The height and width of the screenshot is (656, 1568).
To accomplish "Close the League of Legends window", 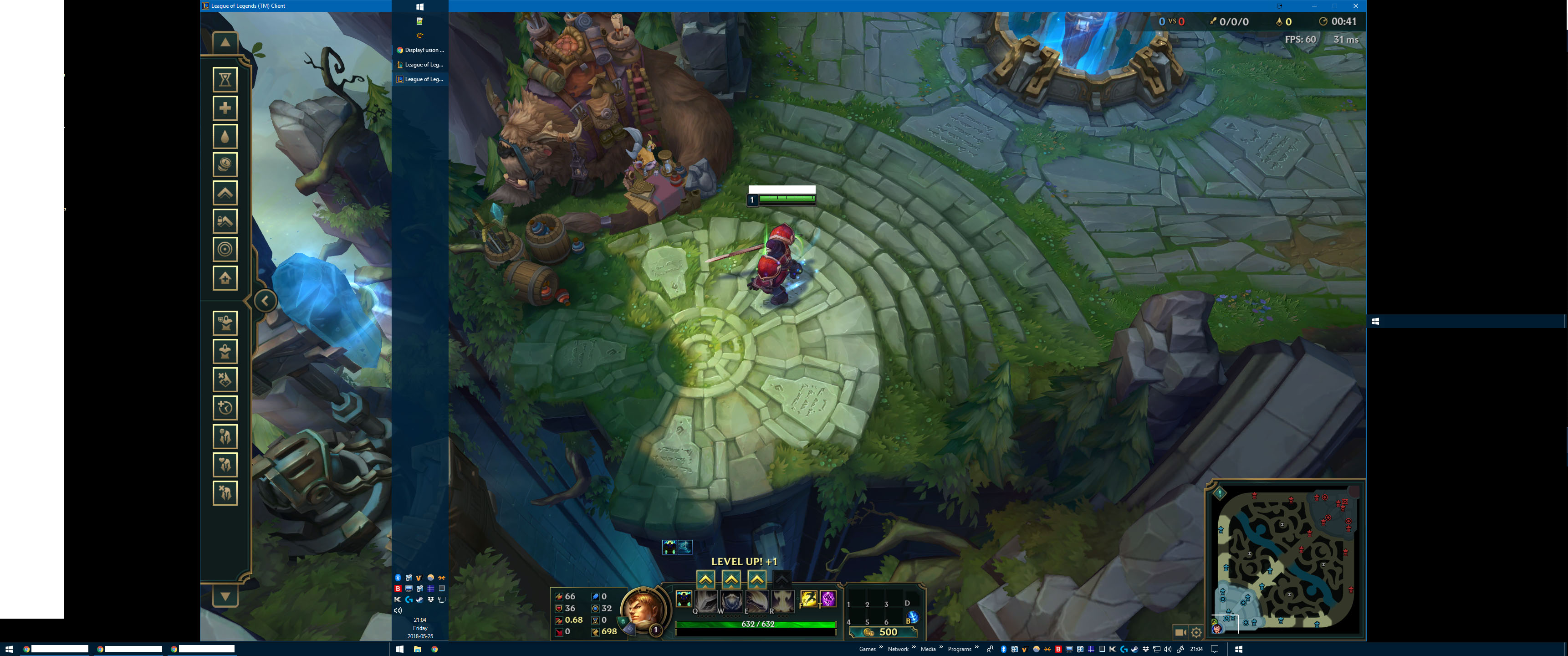I will point(1356,6).
